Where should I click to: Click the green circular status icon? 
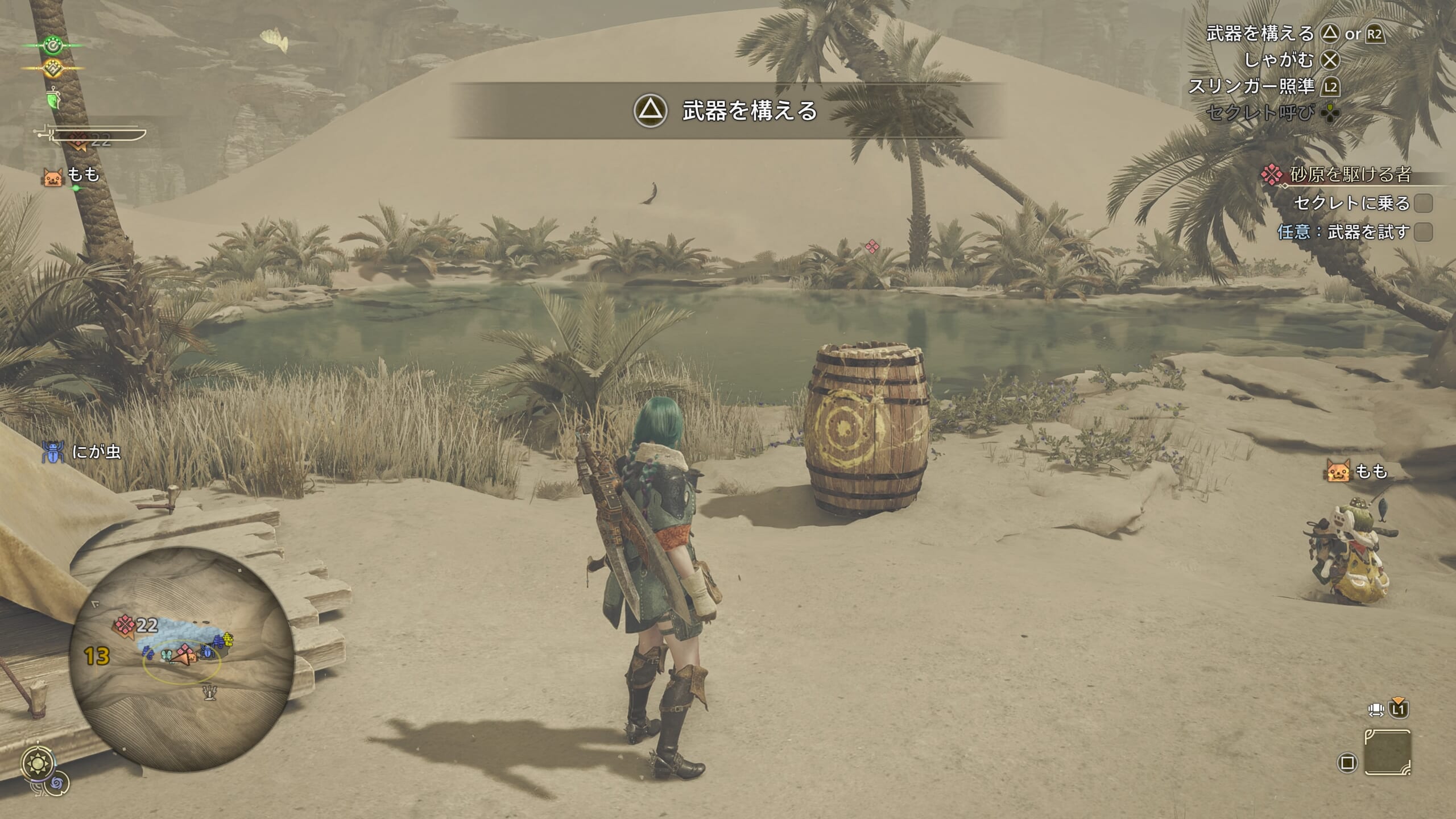pos(53,45)
